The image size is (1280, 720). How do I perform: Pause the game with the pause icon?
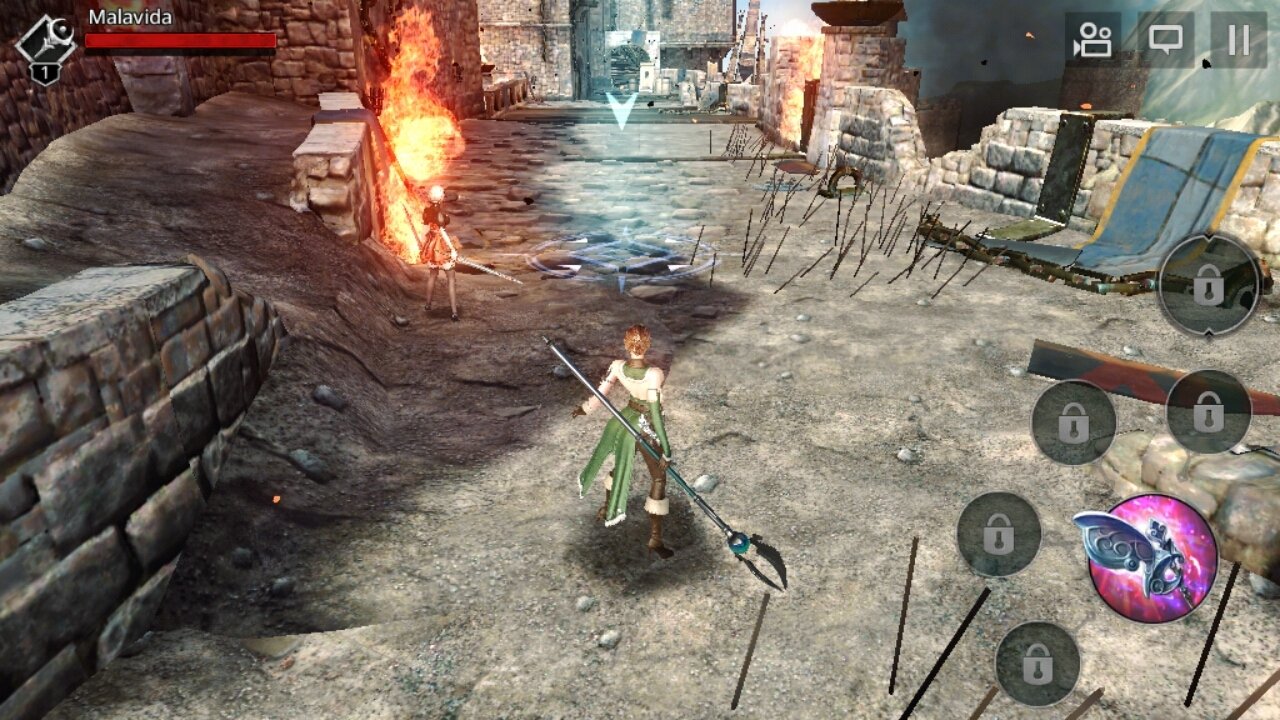pos(1237,40)
